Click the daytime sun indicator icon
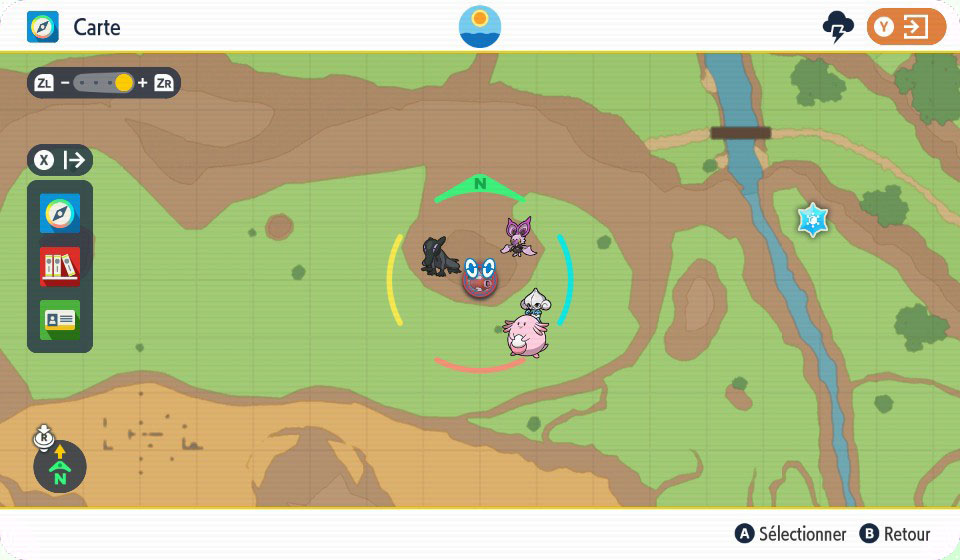 [480, 27]
